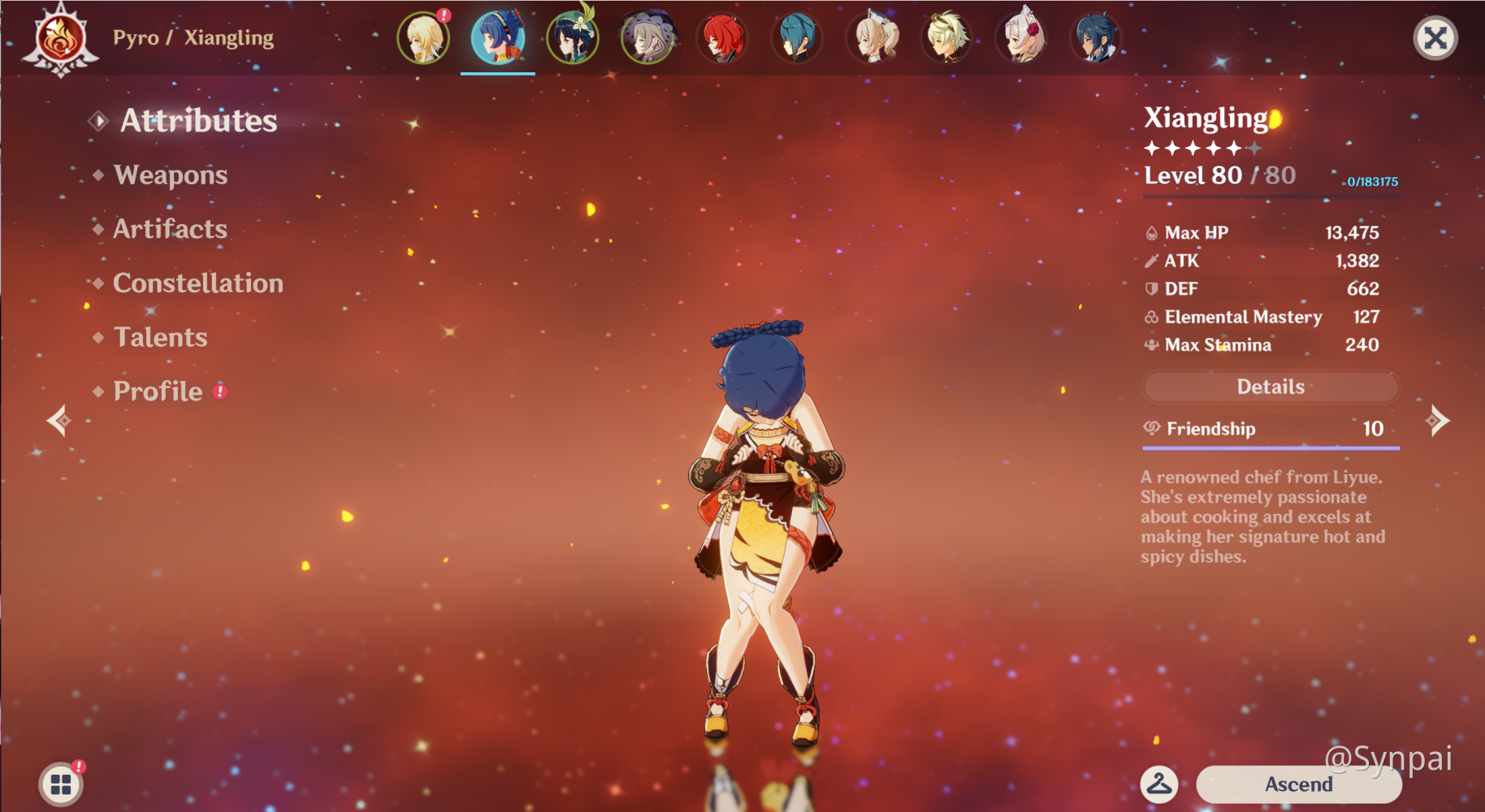Screen dimensions: 1485x812
Task: Click the Ascend button
Action: [1298, 784]
